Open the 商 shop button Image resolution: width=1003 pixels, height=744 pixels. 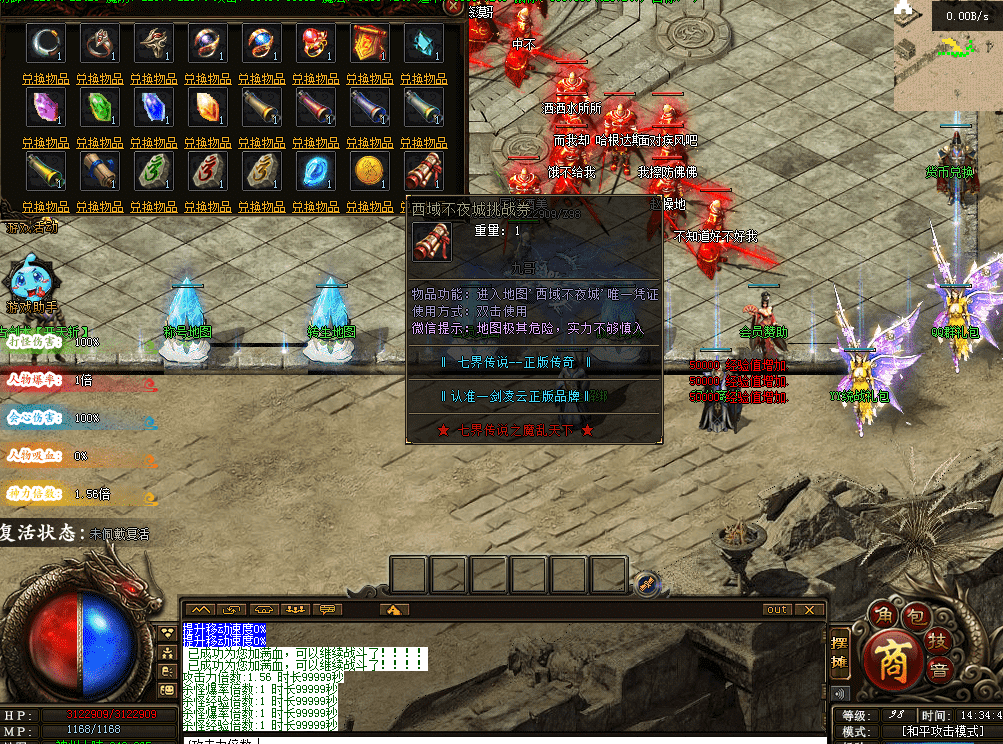pos(888,656)
